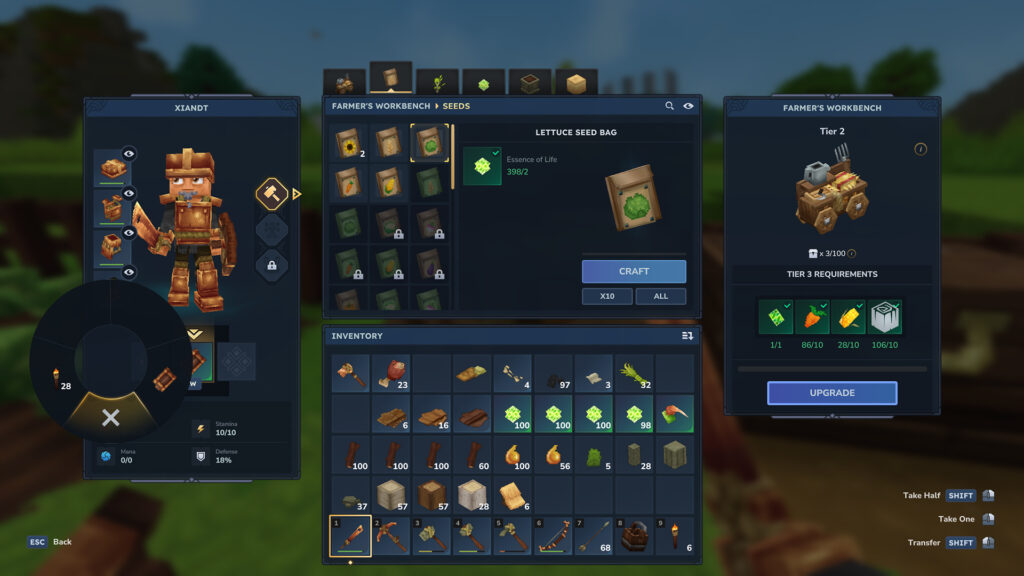Click the raw meat stack of 23

click(x=391, y=373)
